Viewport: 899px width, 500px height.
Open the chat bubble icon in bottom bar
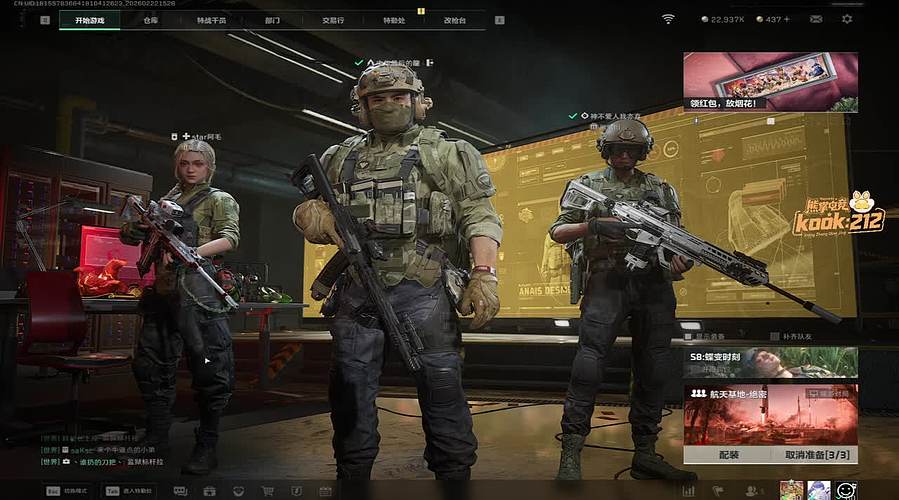pyautogui.click(x=180, y=491)
